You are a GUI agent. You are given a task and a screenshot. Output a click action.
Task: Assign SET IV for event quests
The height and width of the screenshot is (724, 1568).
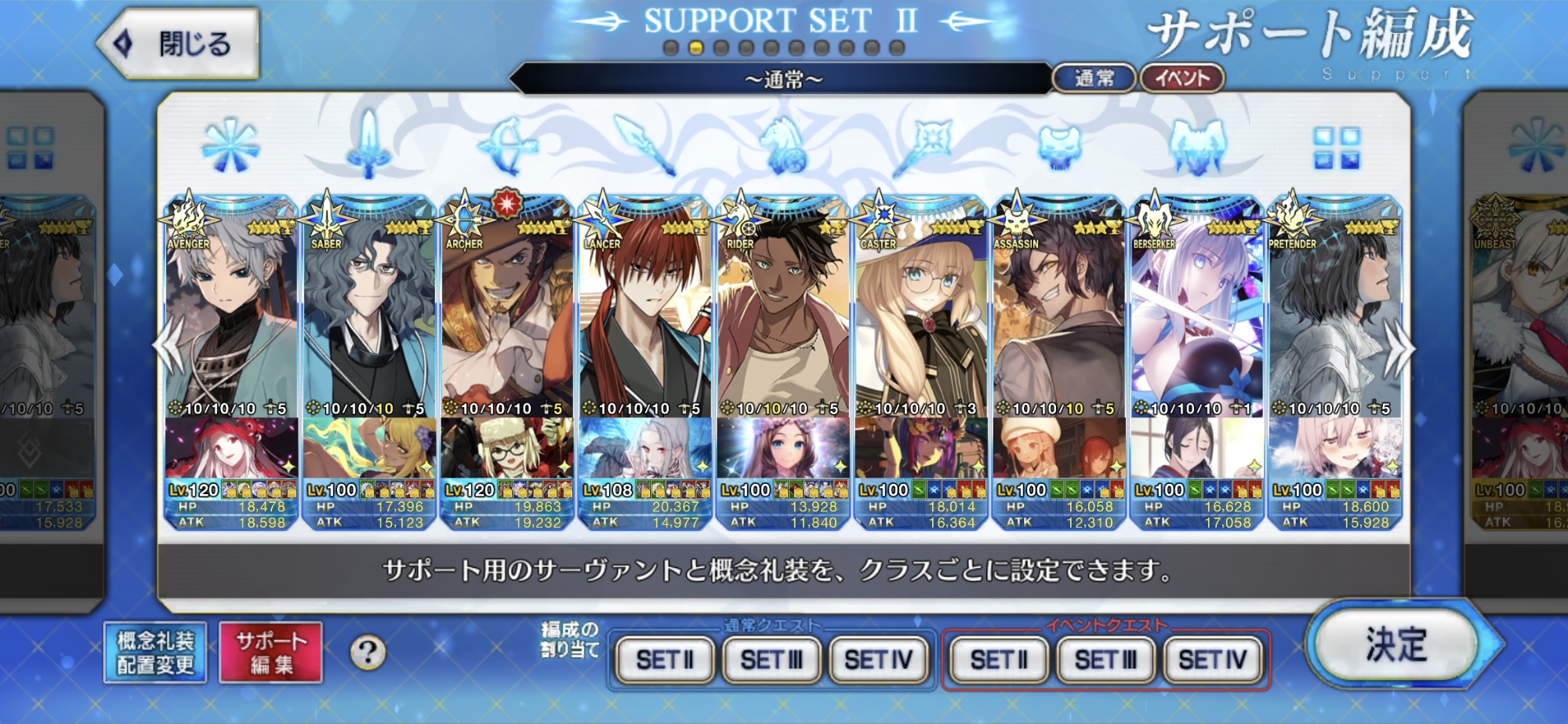(1212, 660)
